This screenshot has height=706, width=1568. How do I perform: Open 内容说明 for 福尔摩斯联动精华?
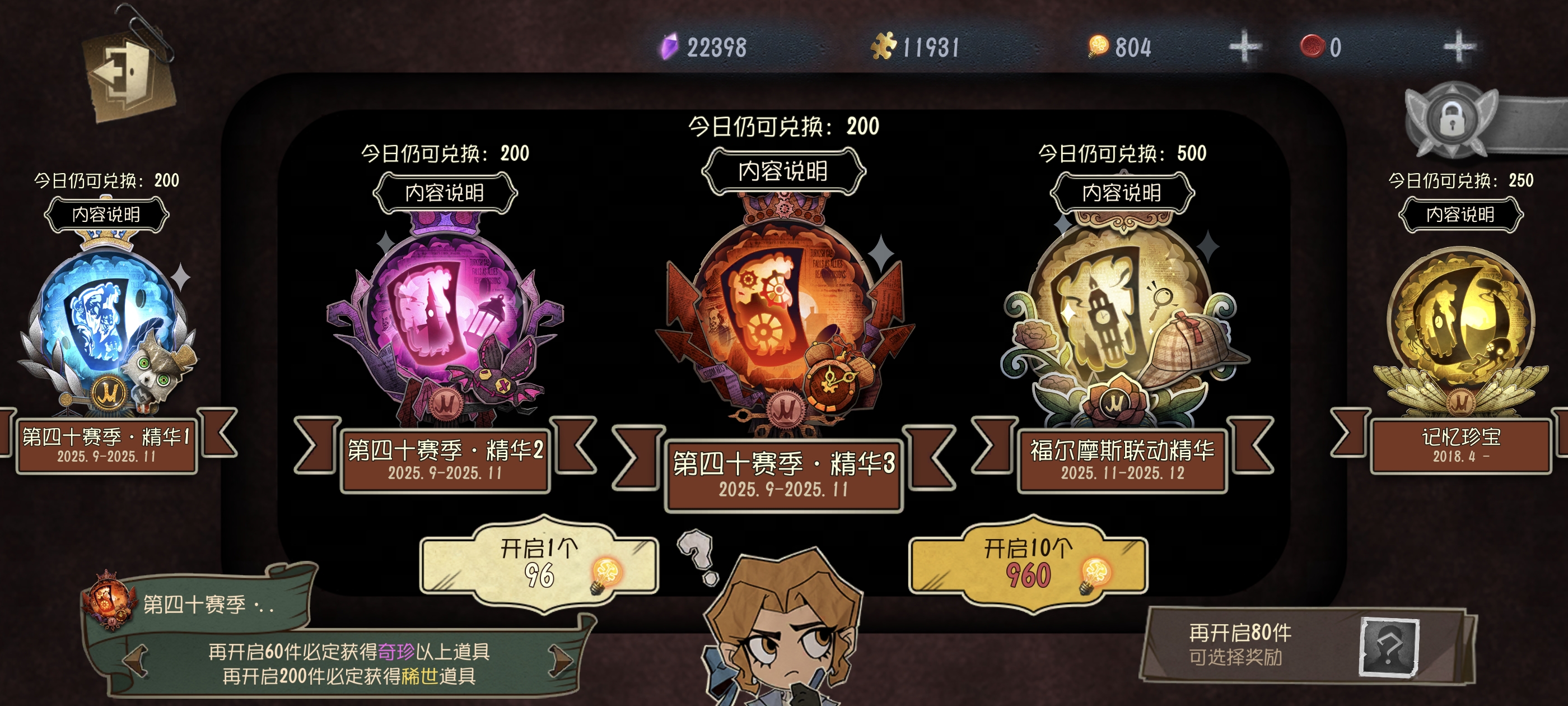click(x=1122, y=193)
